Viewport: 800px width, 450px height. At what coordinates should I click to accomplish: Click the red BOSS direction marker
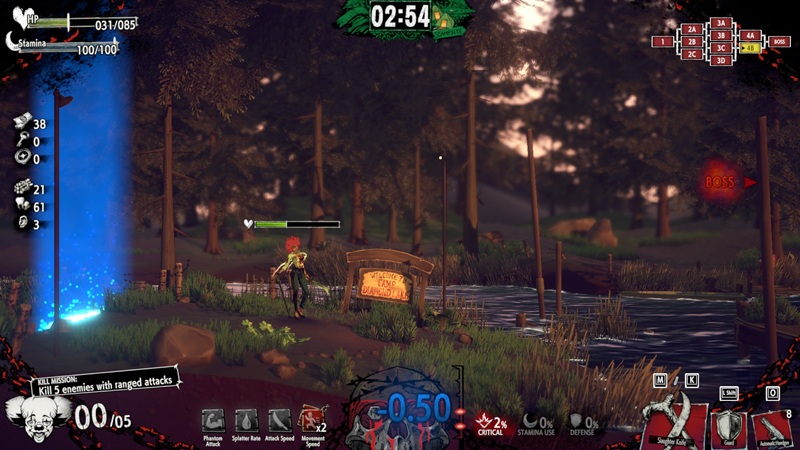coord(722,182)
